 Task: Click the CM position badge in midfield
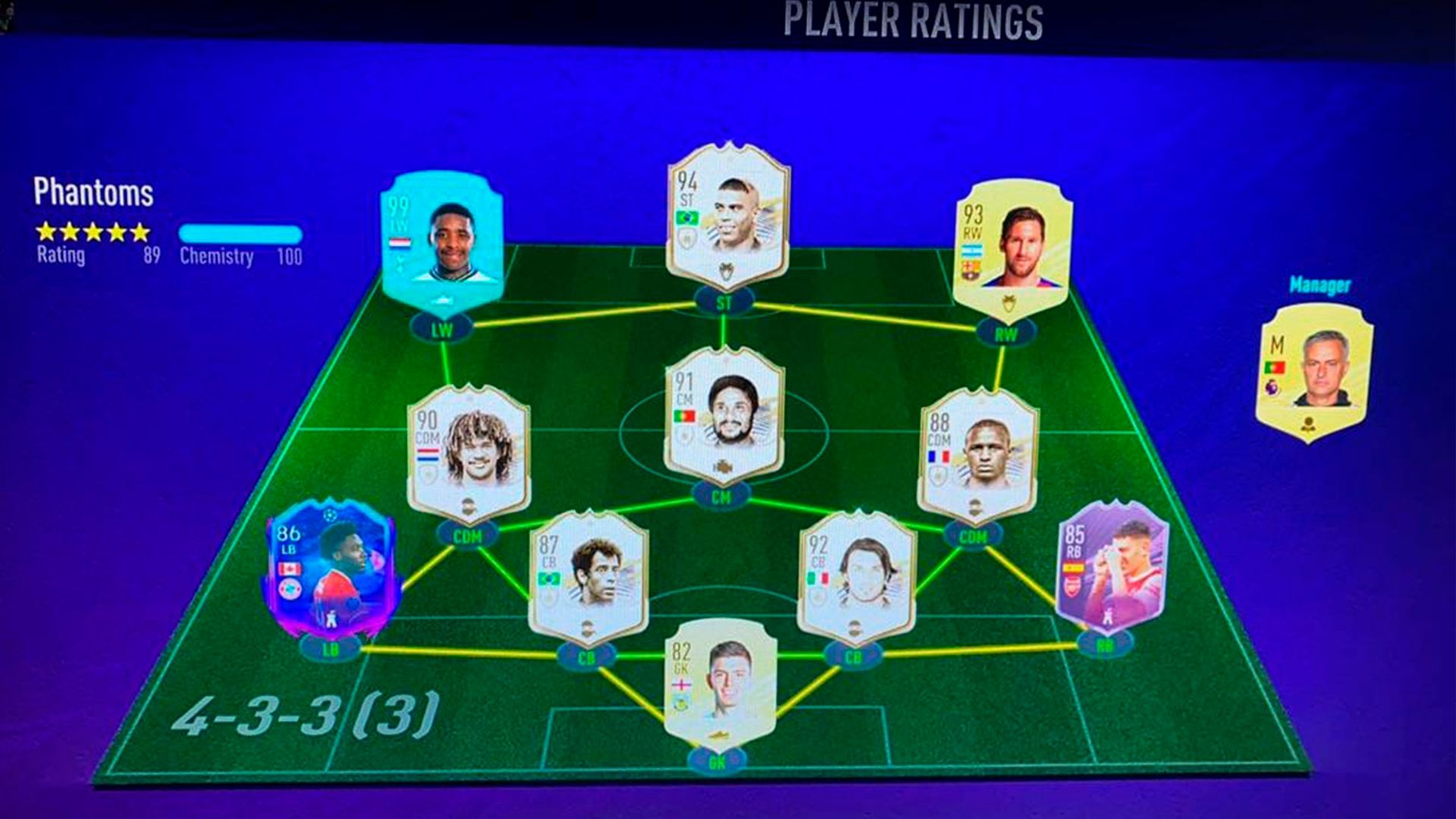click(722, 496)
